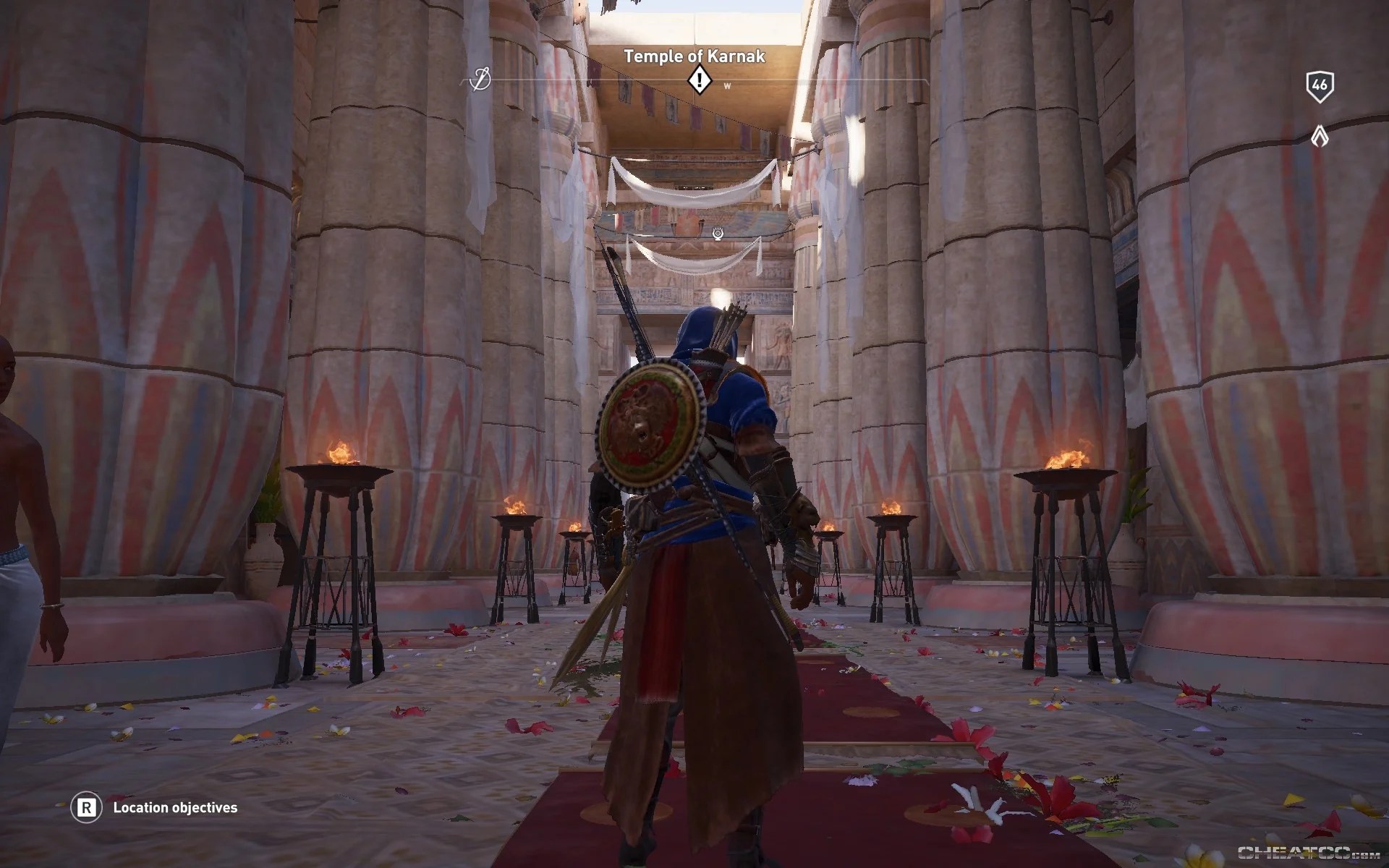
Task: Select the bow icon beside the compass bar
Action: 480,79
